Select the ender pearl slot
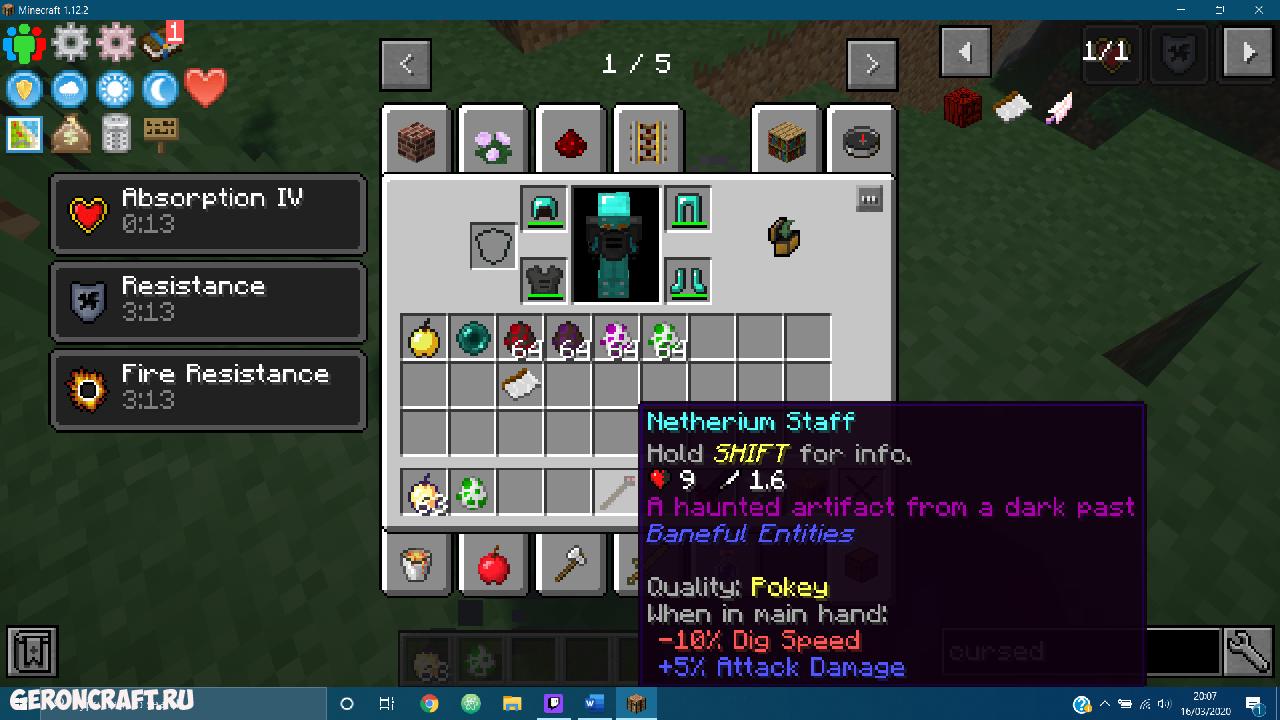Image resolution: width=1280 pixels, height=720 pixels. [472, 338]
